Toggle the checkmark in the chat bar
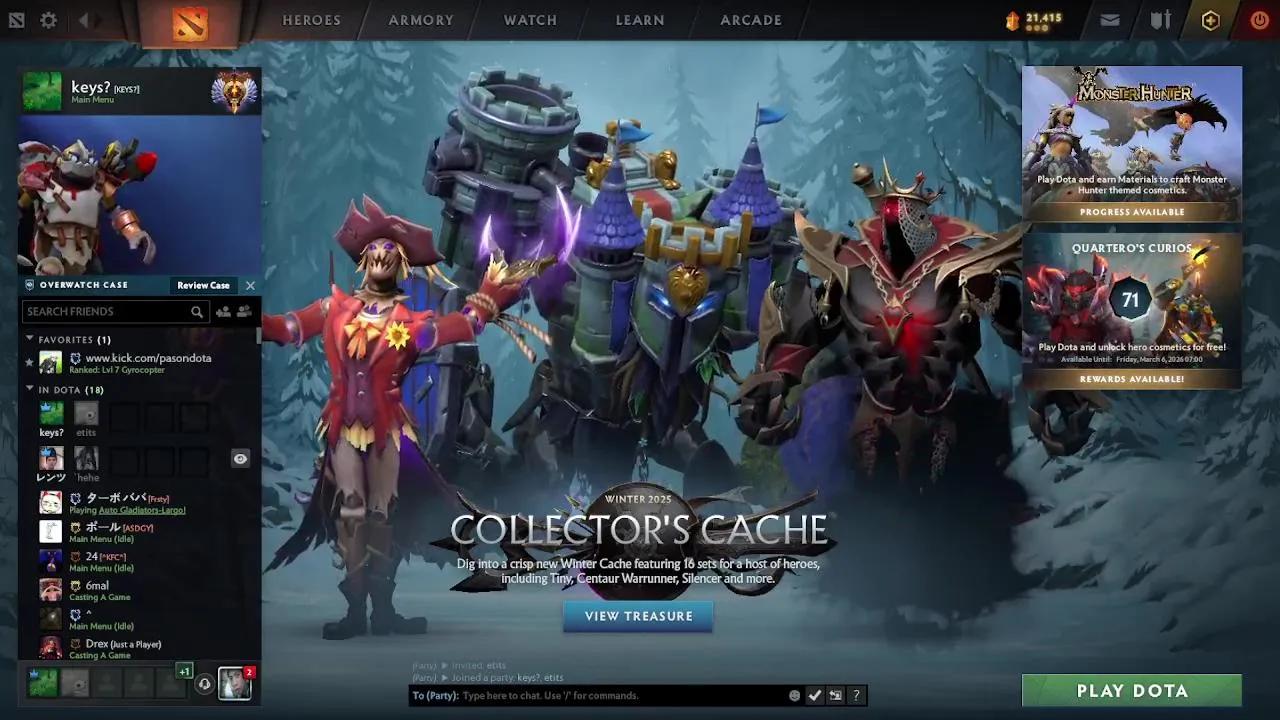The height and width of the screenshot is (720, 1280). pos(815,695)
